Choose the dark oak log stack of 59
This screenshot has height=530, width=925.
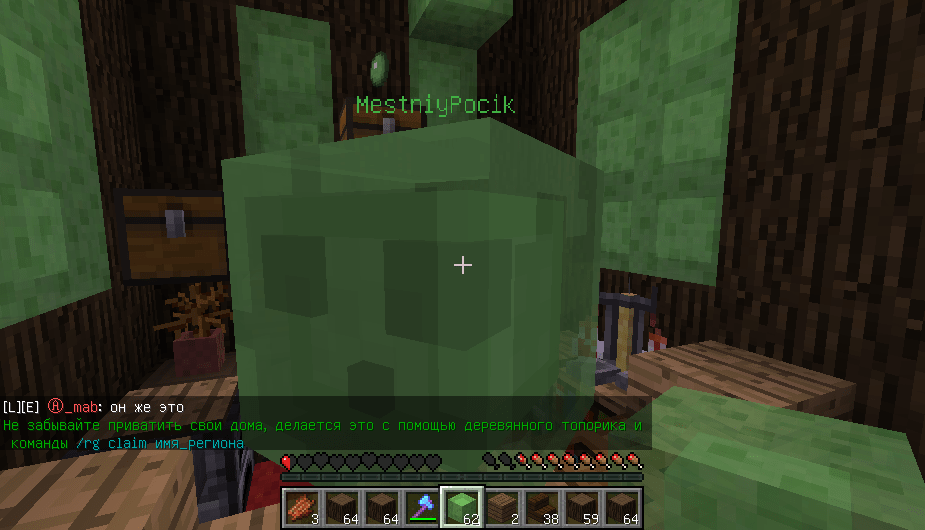point(582,507)
